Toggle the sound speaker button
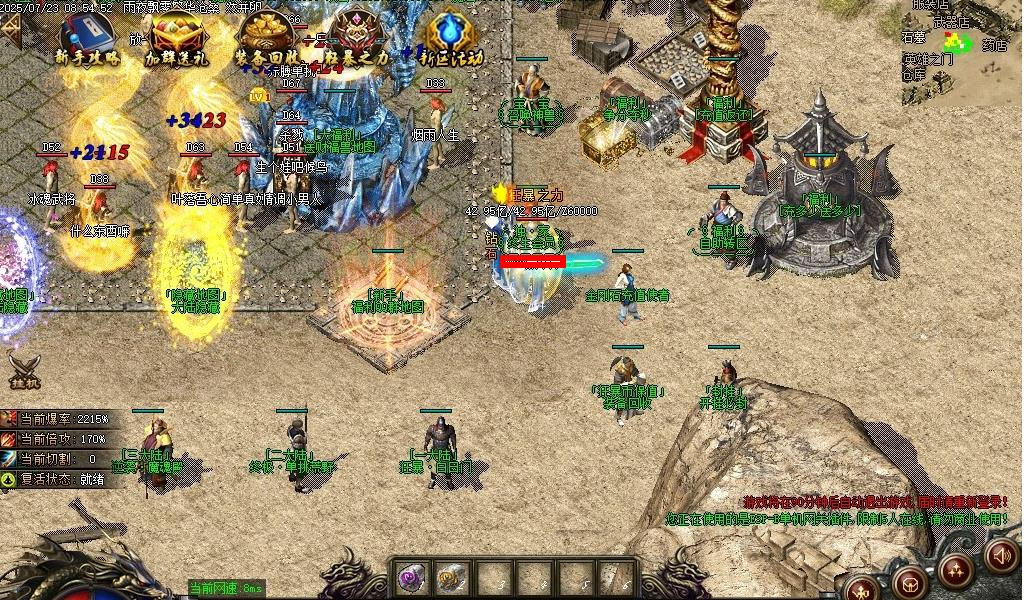This screenshot has height=600, width=1028. coord(1001,554)
